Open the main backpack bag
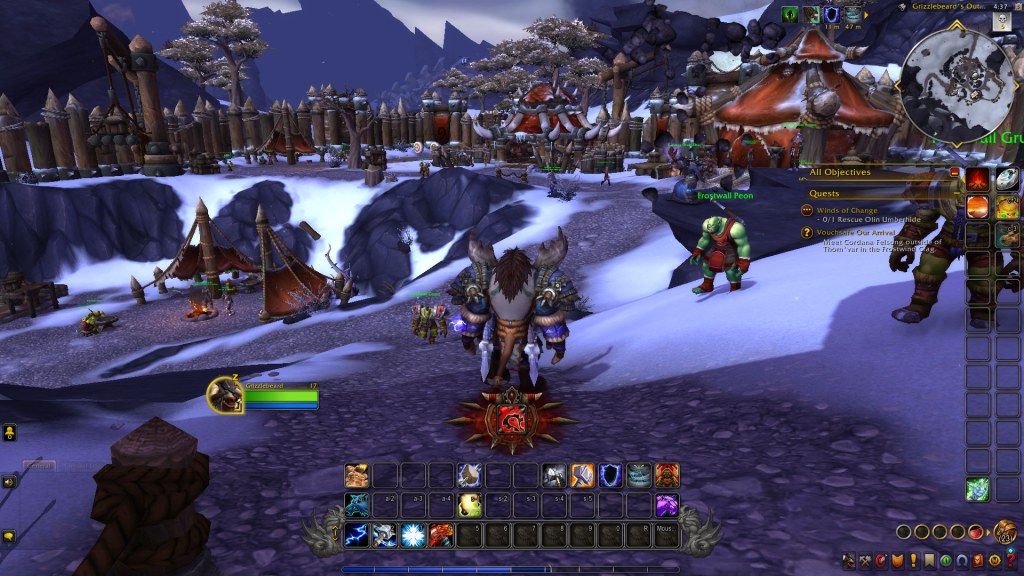The image size is (1024, 576). (x=1005, y=531)
